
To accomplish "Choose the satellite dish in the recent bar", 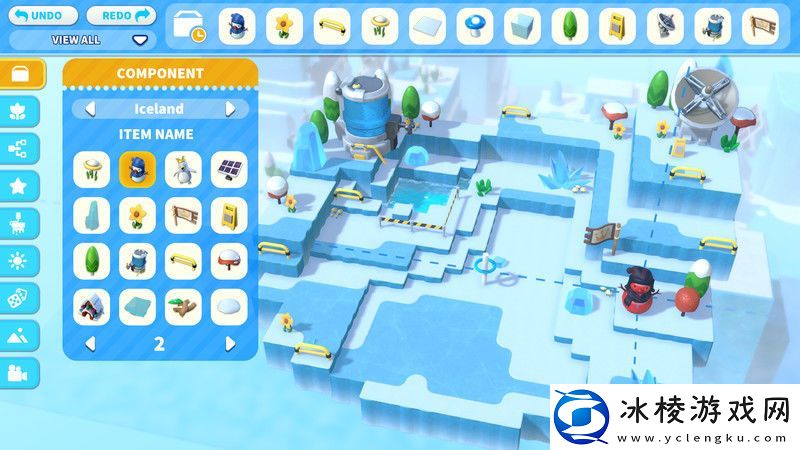I will [666, 26].
